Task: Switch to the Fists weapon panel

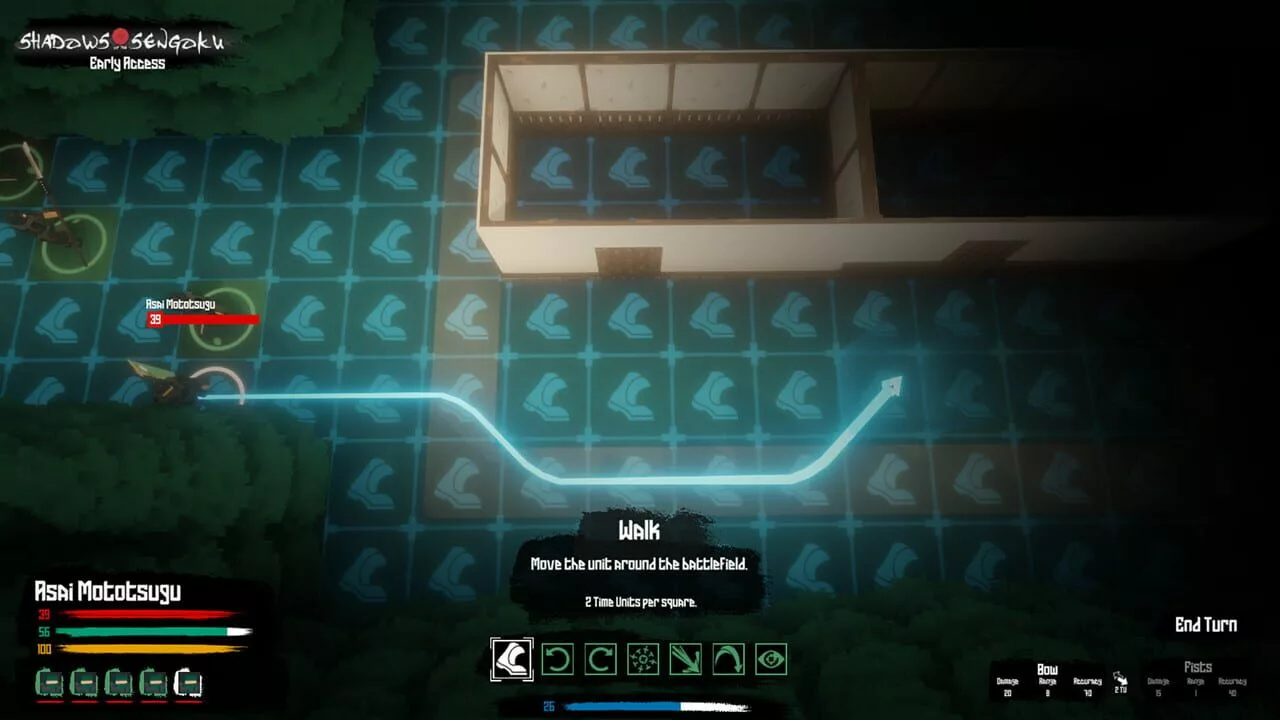Action: tap(1197, 679)
